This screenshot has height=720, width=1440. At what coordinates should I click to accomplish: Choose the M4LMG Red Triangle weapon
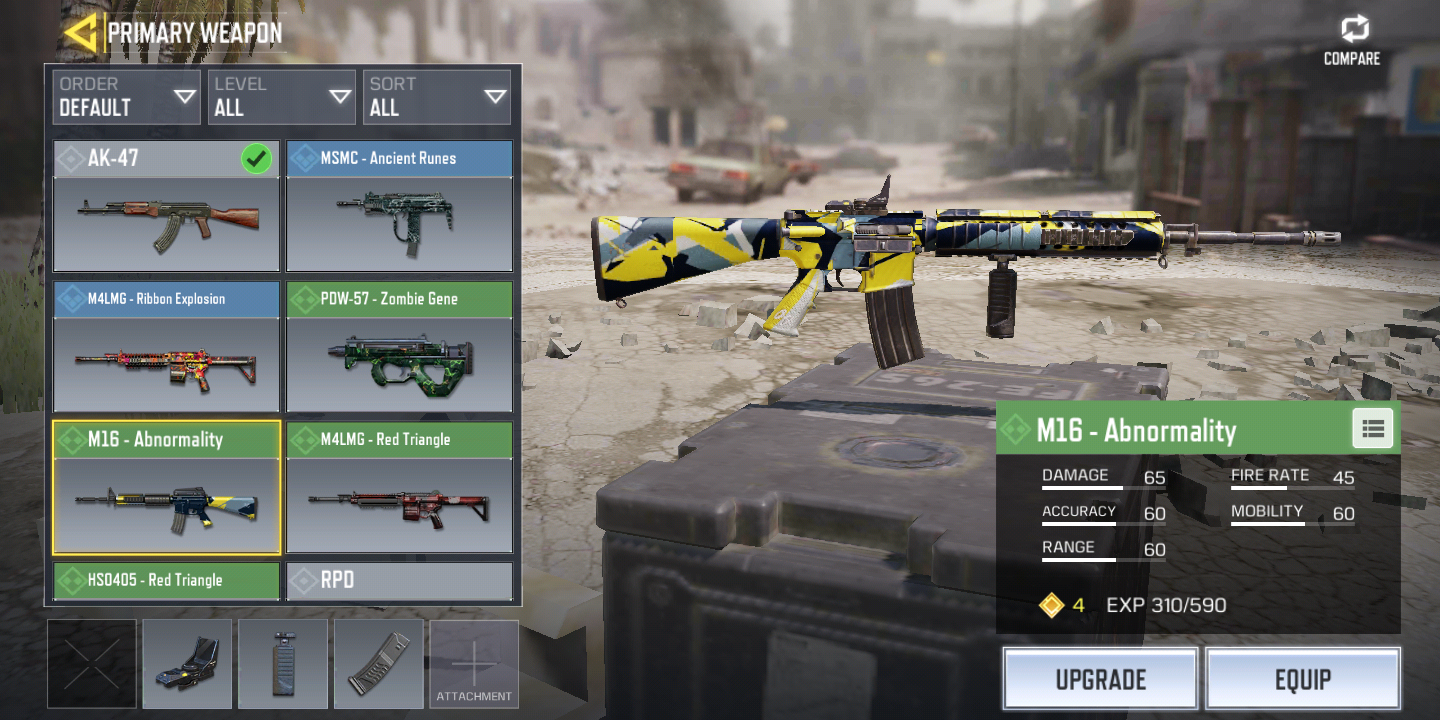coord(399,488)
